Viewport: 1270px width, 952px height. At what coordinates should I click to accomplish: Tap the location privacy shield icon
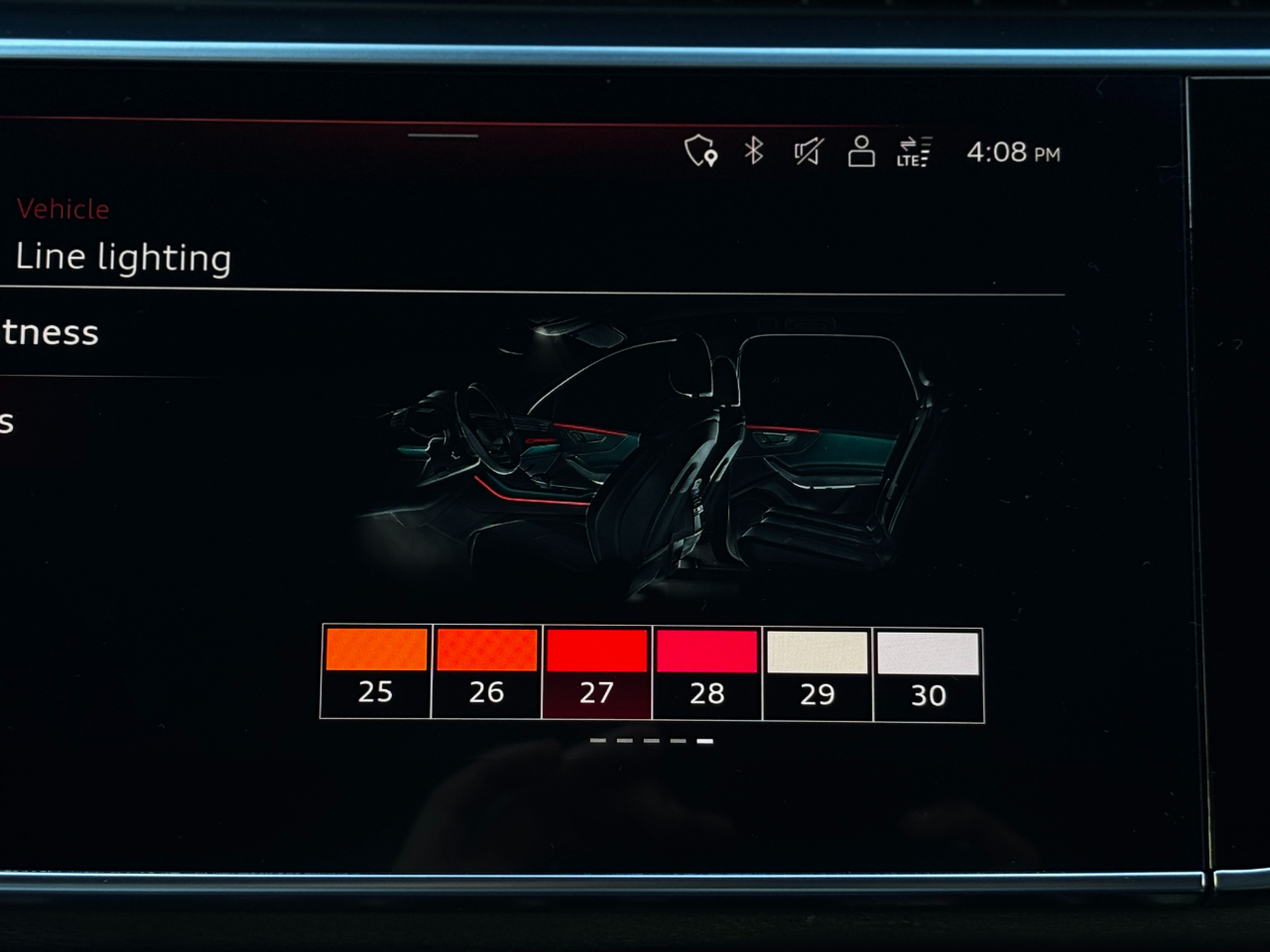(700, 151)
